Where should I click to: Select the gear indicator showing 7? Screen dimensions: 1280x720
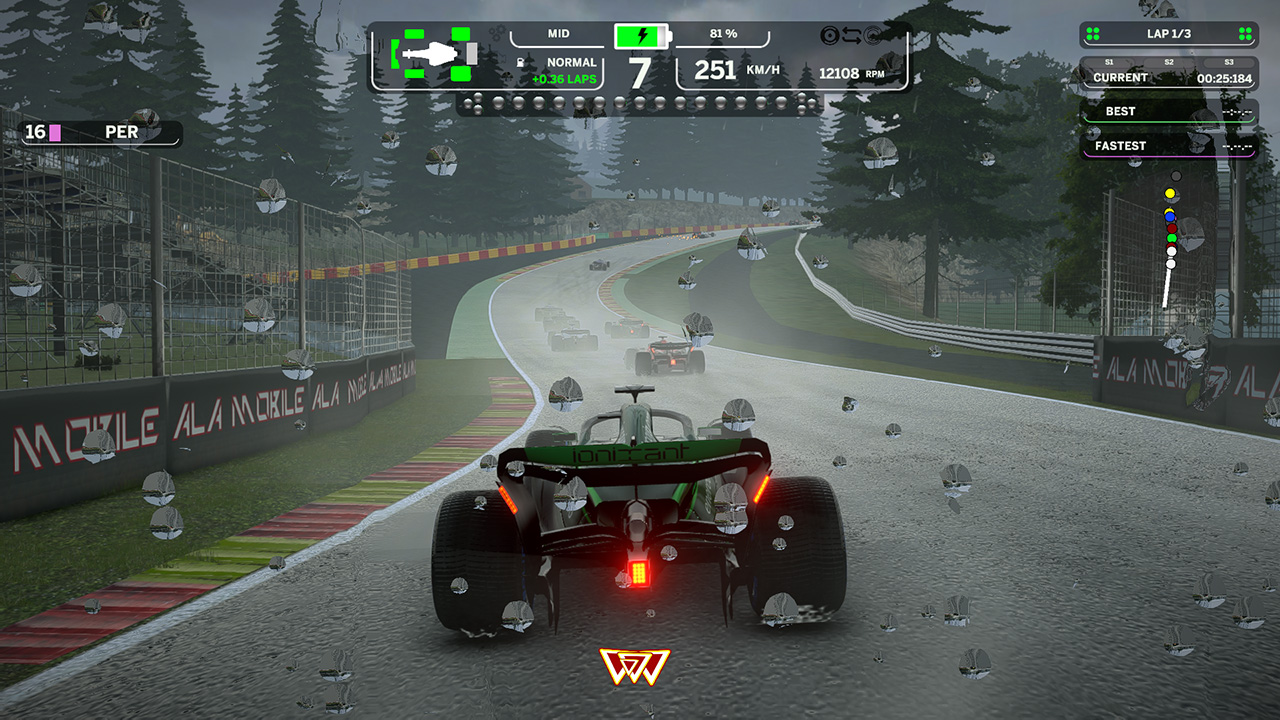click(x=639, y=73)
